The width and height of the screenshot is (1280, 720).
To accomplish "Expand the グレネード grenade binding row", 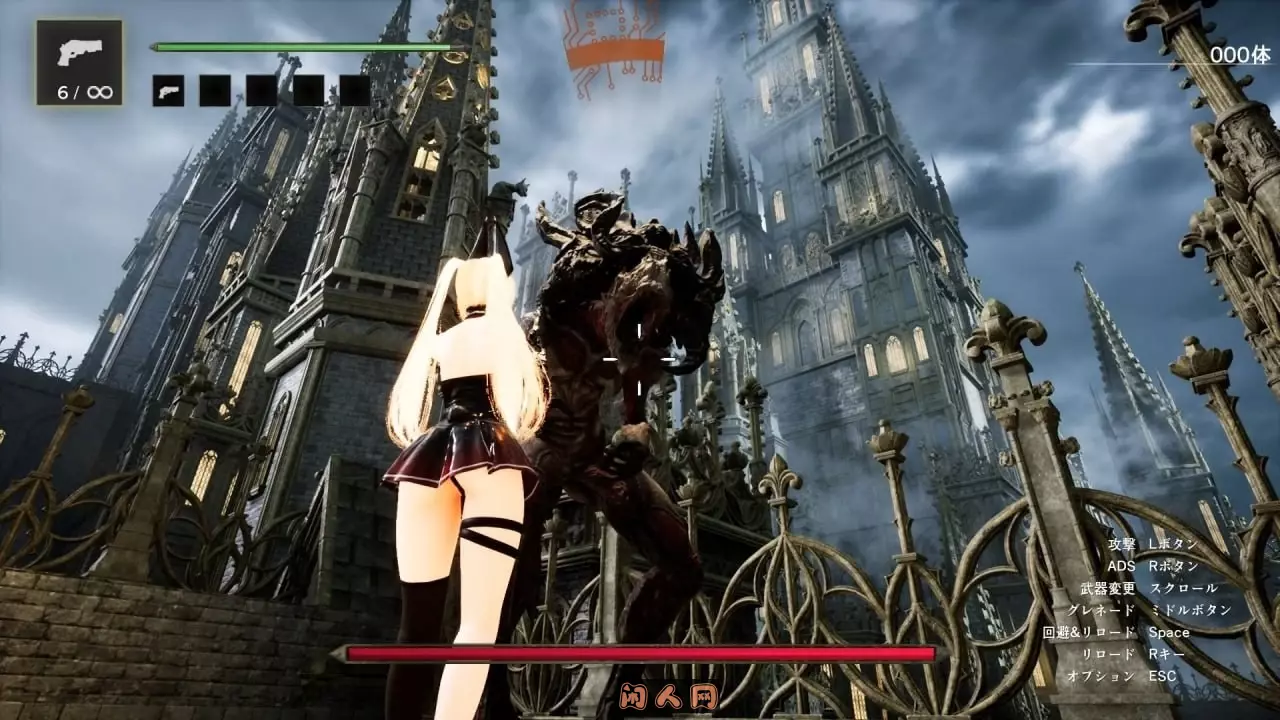I will (1150, 608).
